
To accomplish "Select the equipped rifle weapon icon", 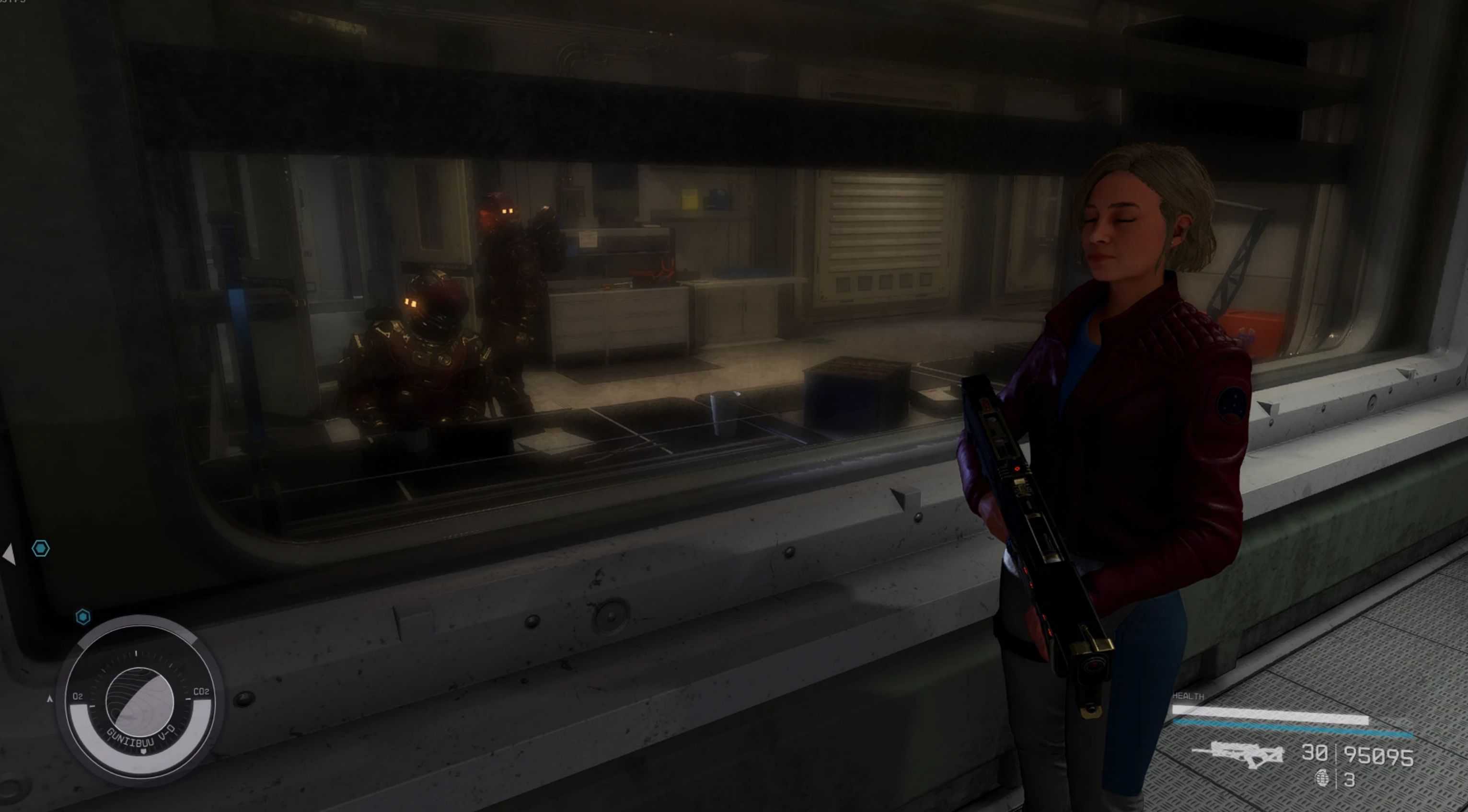I will coord(1237,755).
